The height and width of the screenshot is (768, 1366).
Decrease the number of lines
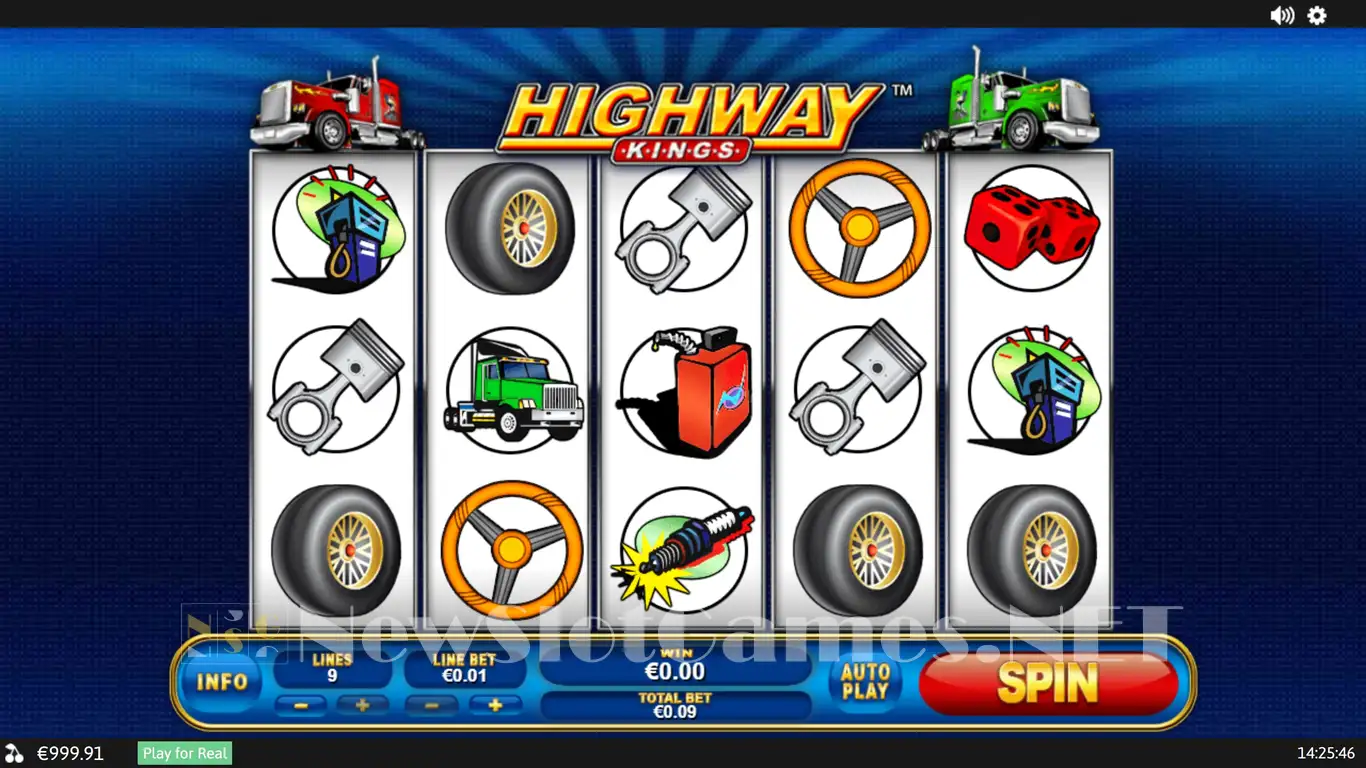[300, 705]
